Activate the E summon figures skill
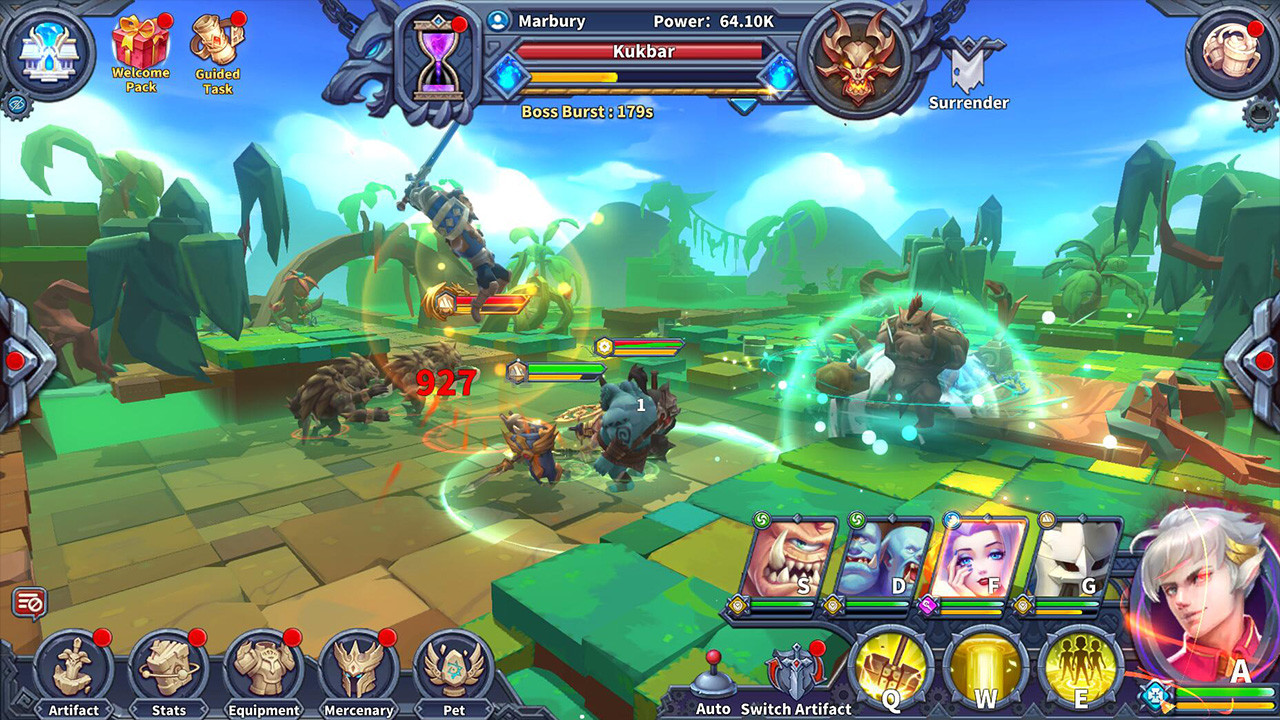 click(1079, 667)
